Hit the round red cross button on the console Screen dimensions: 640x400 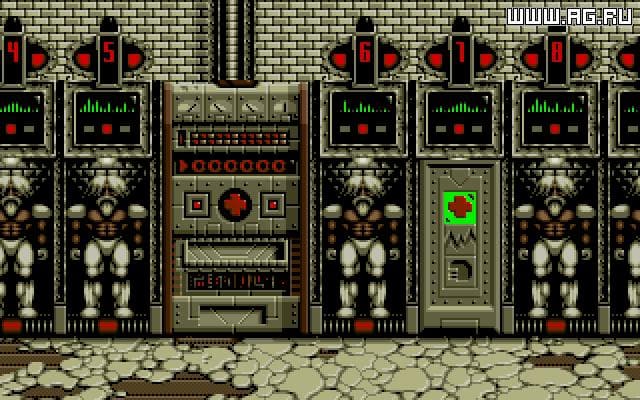click(237, 204)
